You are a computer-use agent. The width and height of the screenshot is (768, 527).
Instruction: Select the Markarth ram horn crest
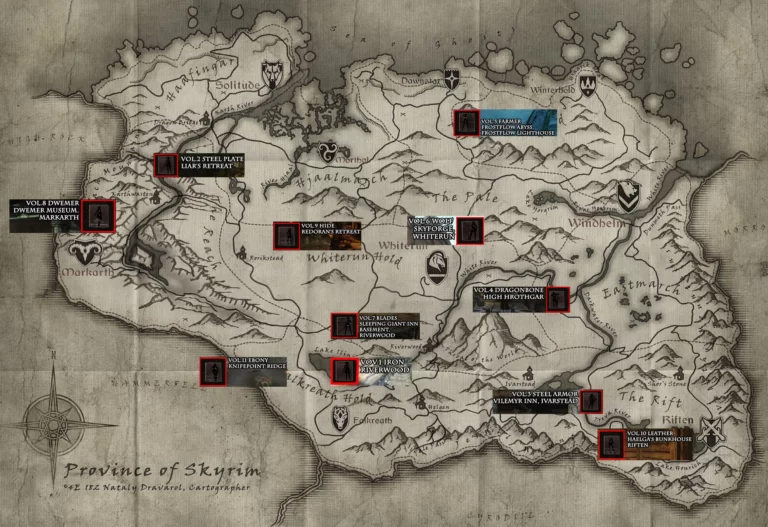(x=78, y=248)
